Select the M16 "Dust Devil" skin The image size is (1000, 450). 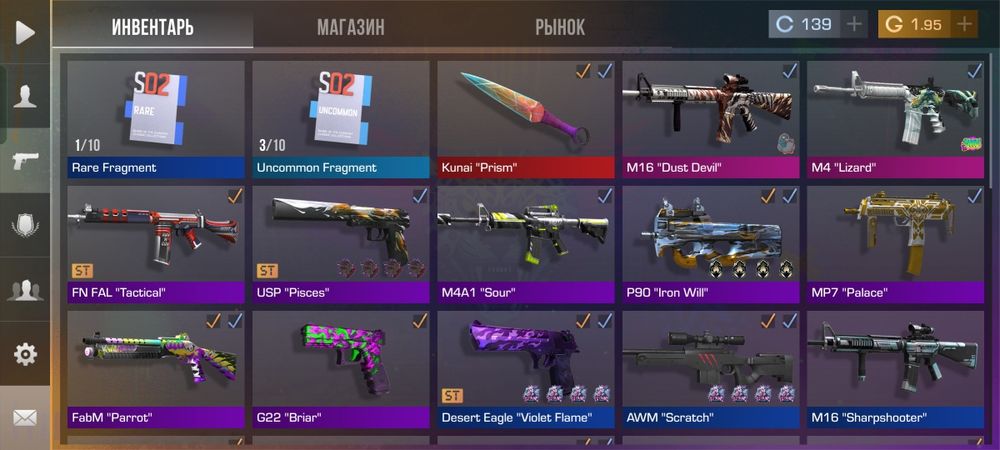(710, 118)
